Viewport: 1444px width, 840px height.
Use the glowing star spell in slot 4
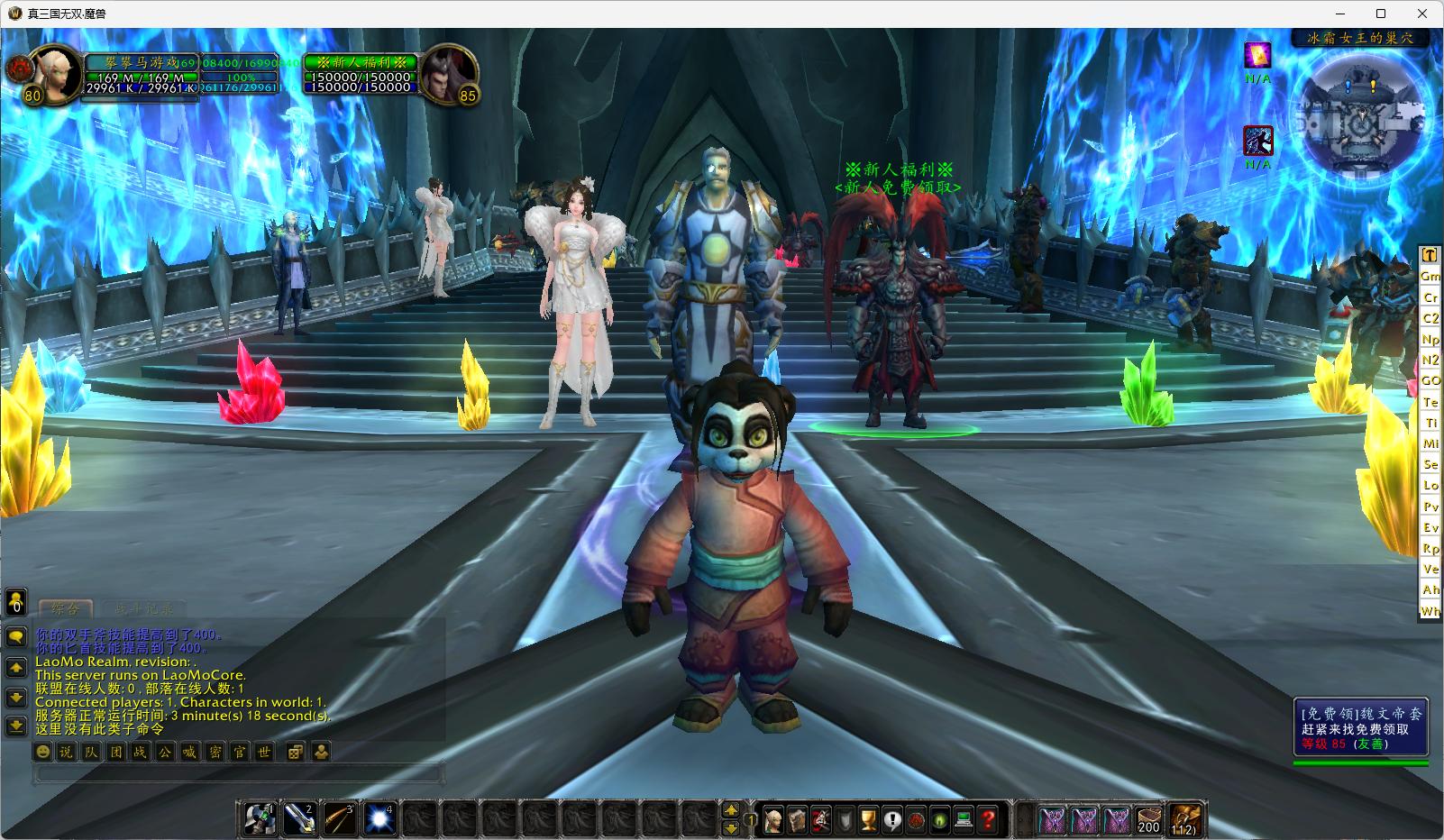tap(379, 818)
